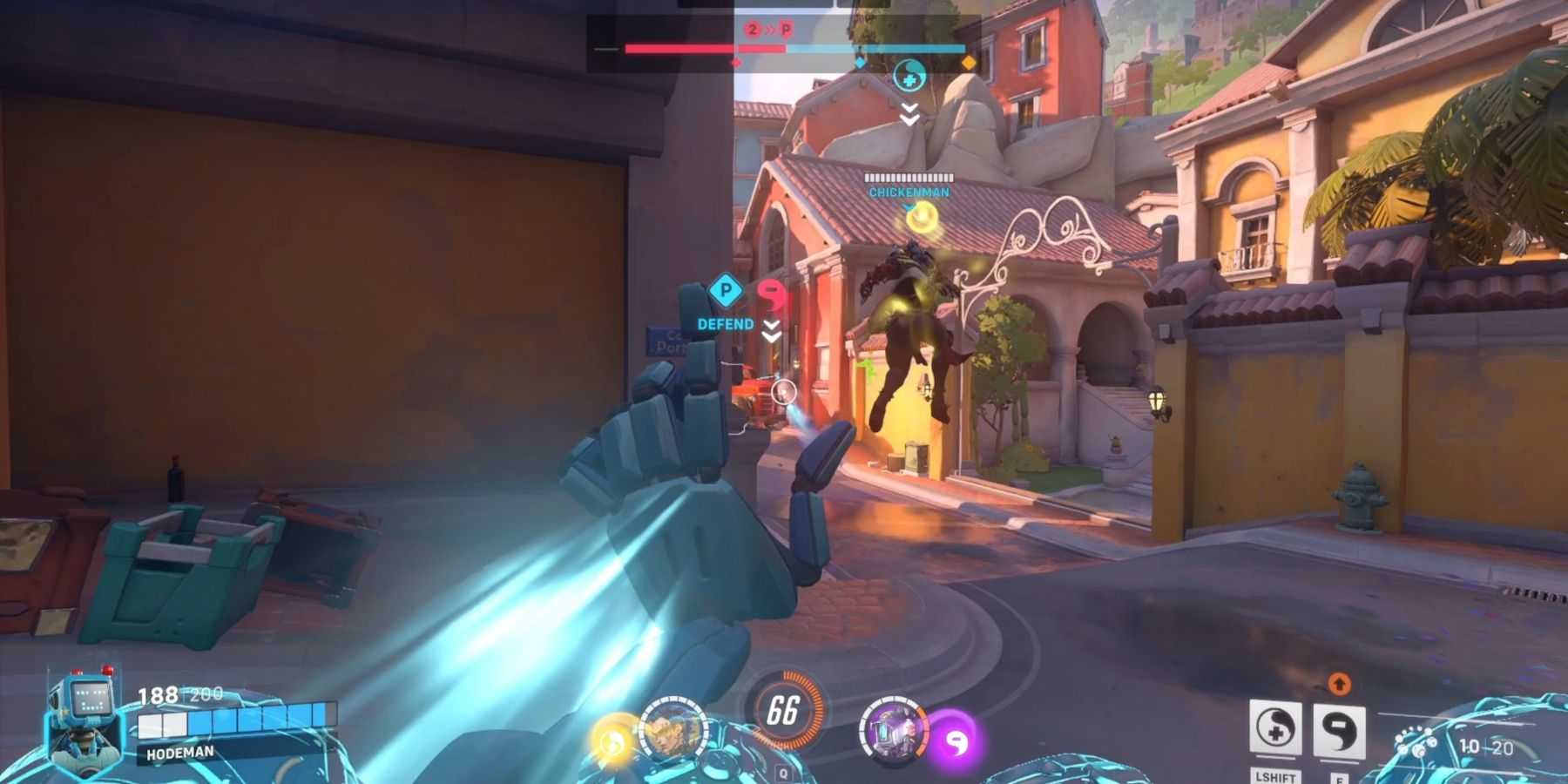Select the blue diamond checkpoint marker

[x=860, y=63]
